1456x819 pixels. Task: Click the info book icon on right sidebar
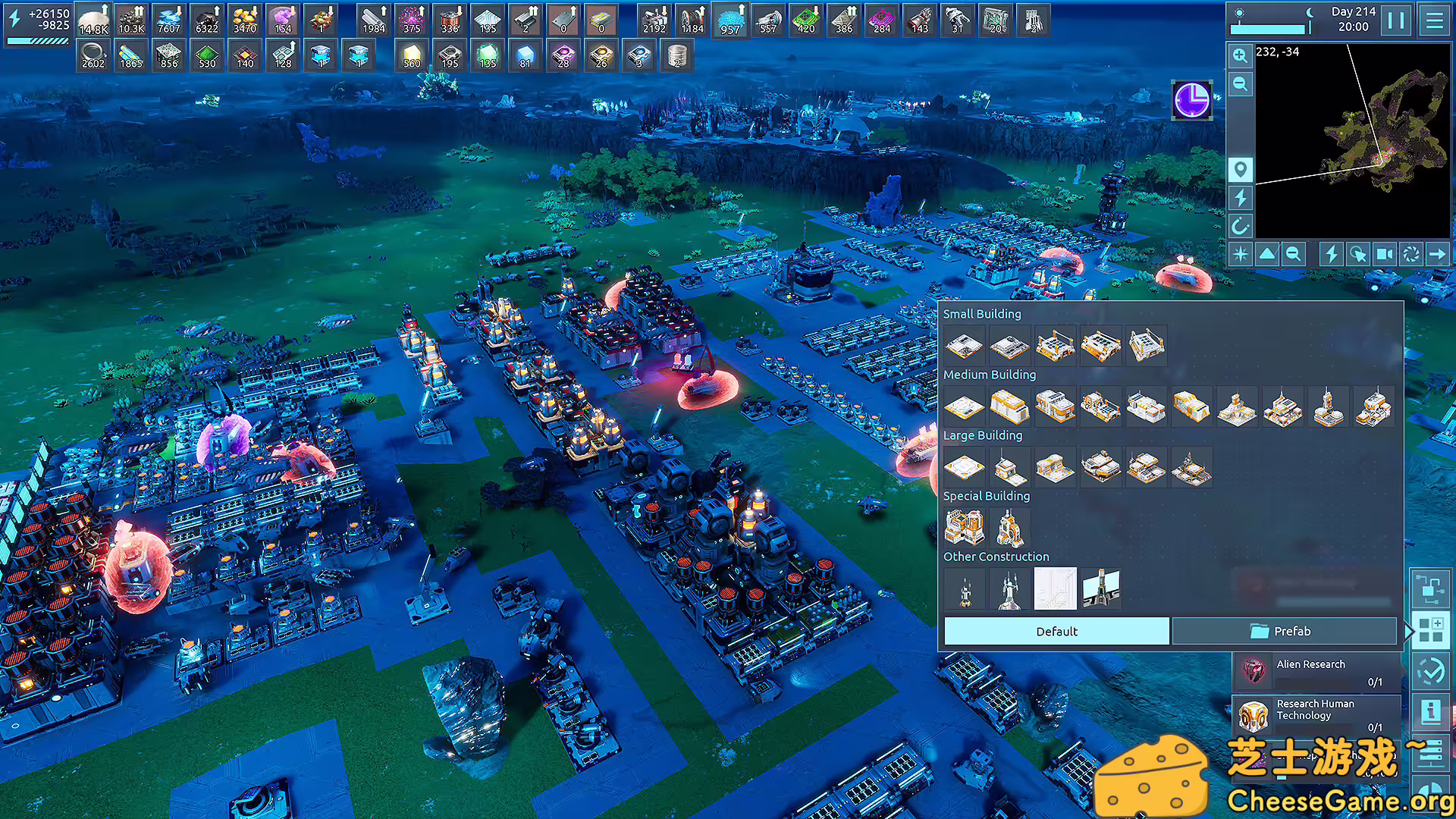pyautogui.click(x=1432, y=710)
